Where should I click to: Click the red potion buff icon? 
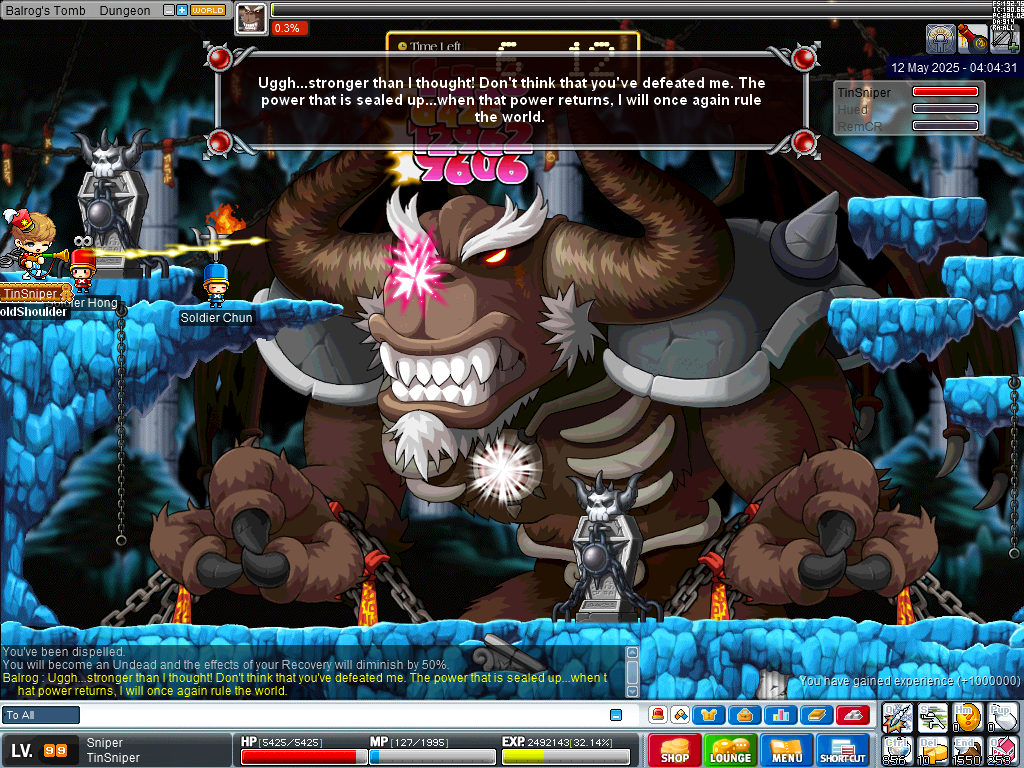pos(971,39)
